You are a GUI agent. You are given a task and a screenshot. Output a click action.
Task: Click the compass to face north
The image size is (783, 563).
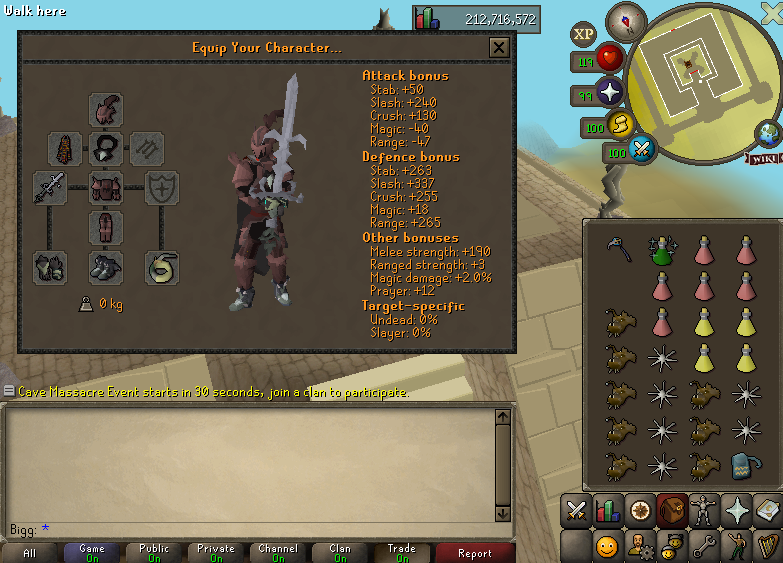[627, 18]
